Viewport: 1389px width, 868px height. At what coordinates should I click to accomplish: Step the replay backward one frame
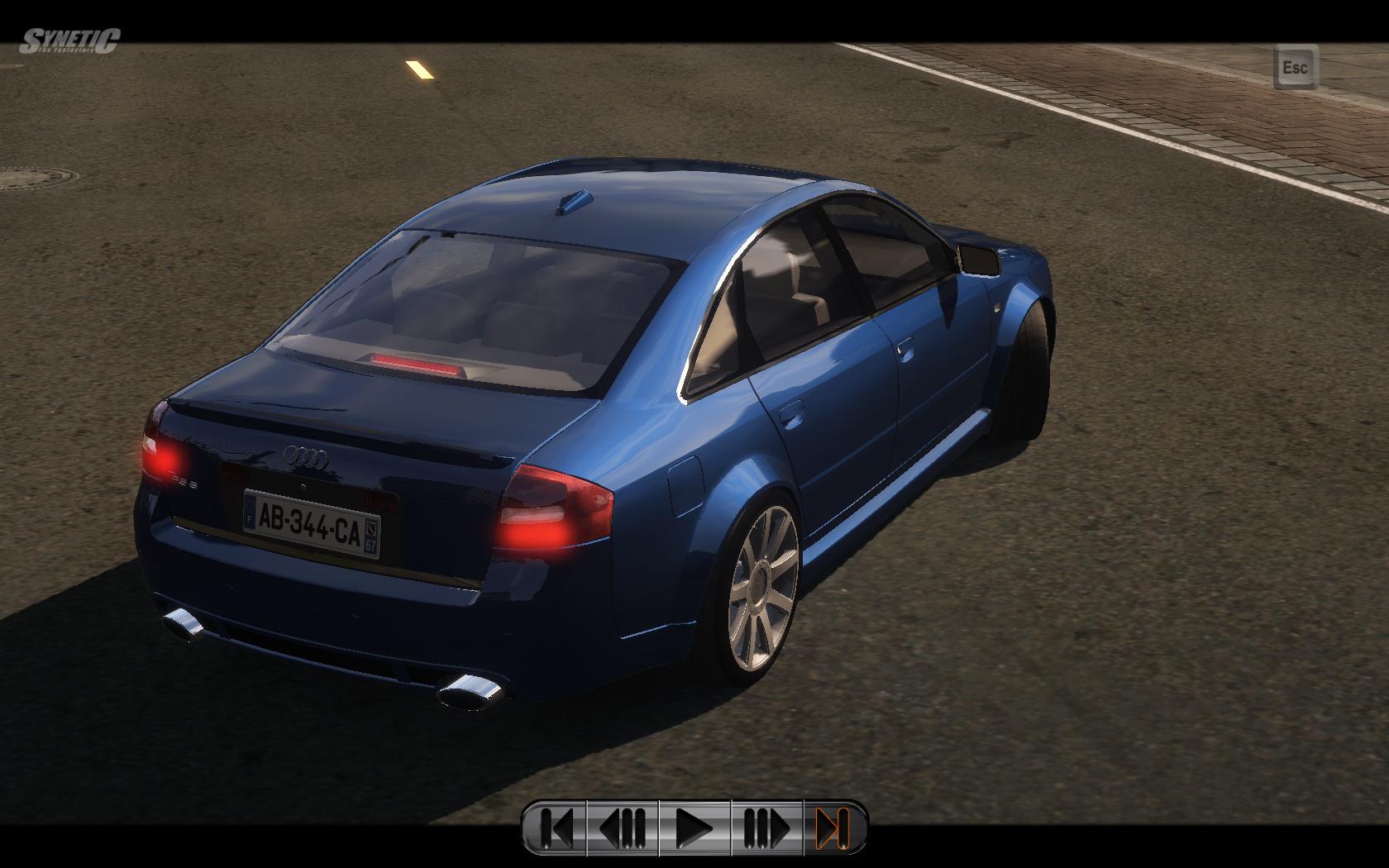tap(623, 827)
